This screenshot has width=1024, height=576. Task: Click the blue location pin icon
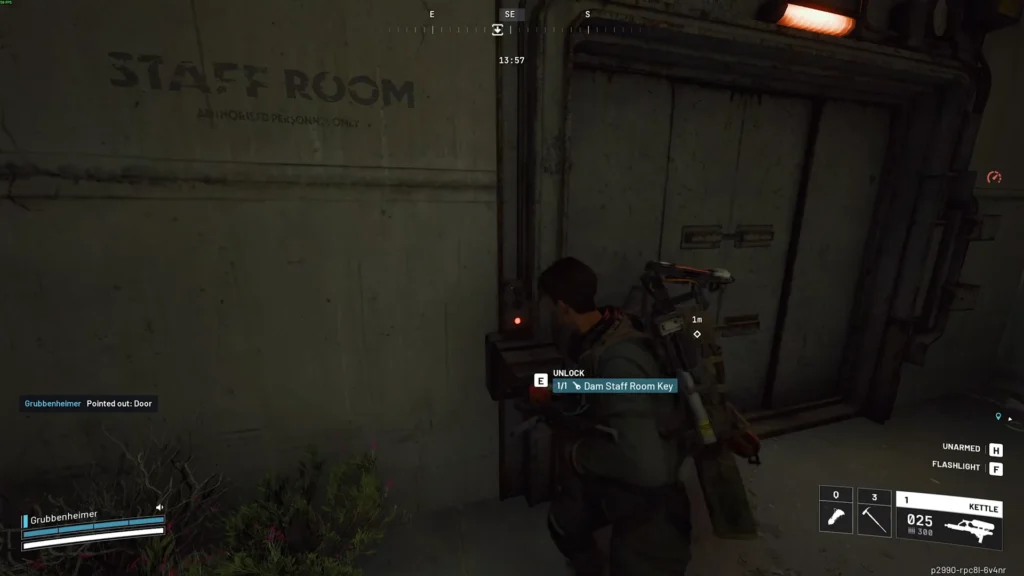(998, 416)
